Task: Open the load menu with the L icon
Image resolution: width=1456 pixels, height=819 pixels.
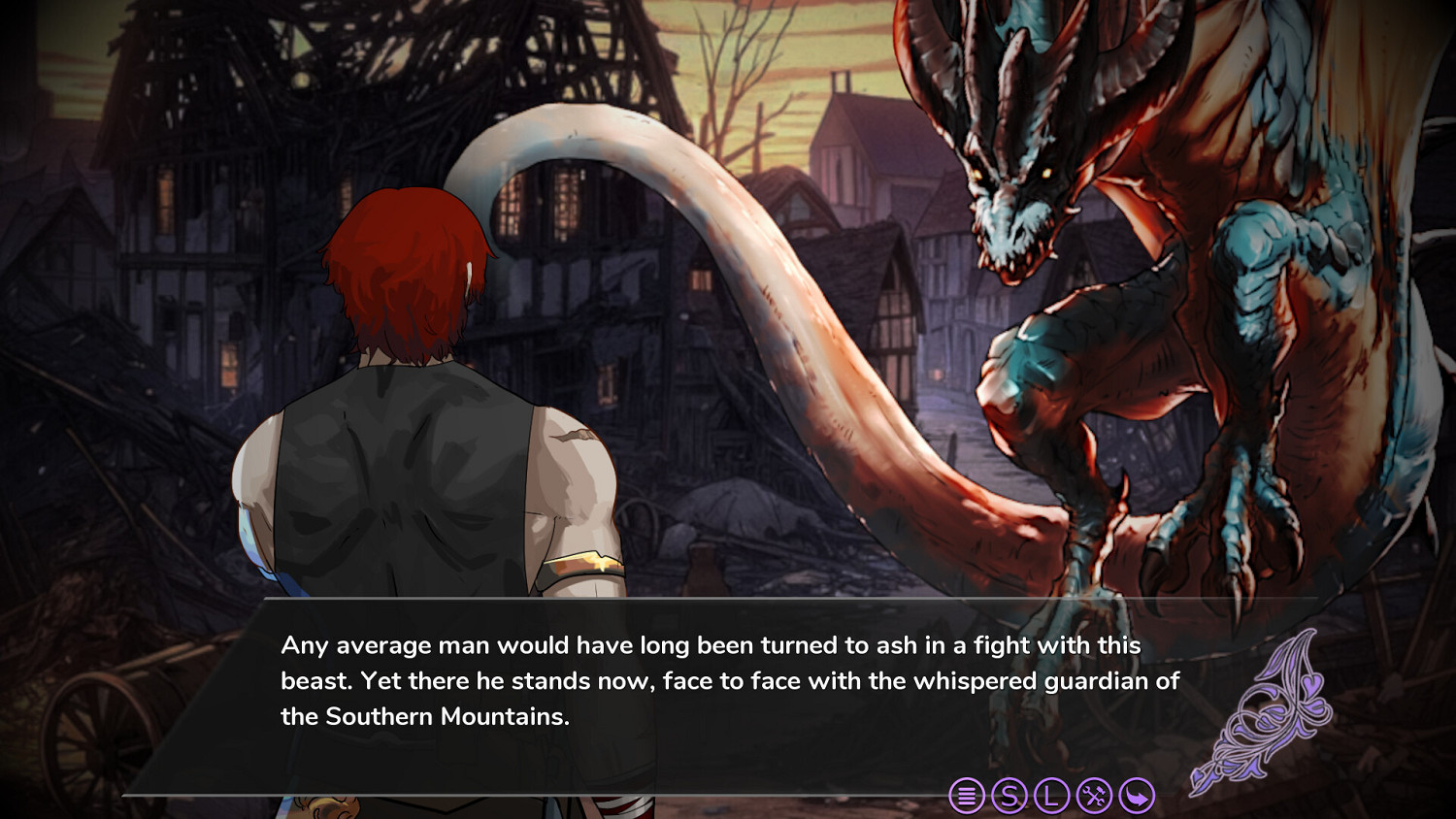Action: pyautogui.click(x=1051, y=796)
